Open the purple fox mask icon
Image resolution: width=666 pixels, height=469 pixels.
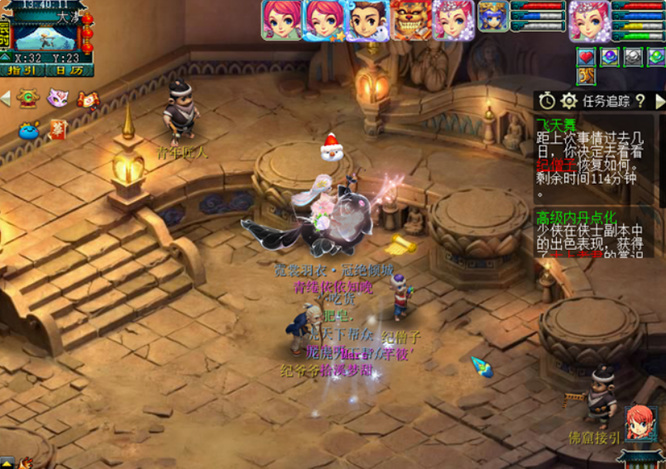pos(58,98)
